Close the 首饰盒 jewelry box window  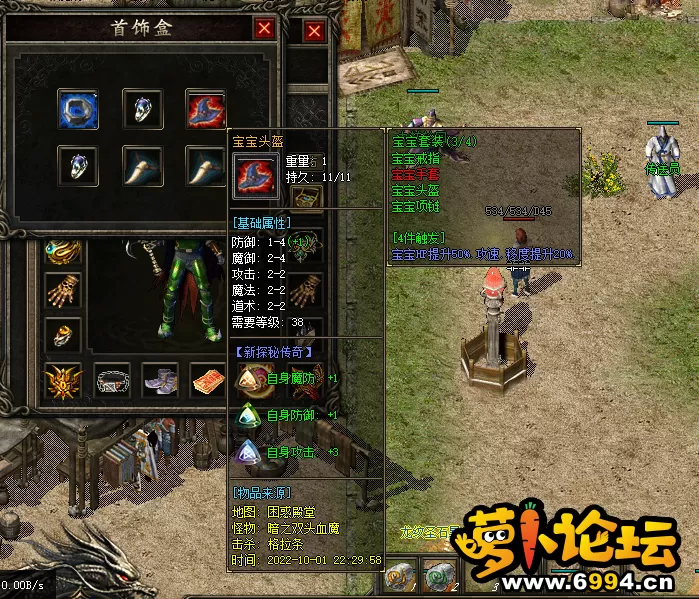[x=264, y=29]
